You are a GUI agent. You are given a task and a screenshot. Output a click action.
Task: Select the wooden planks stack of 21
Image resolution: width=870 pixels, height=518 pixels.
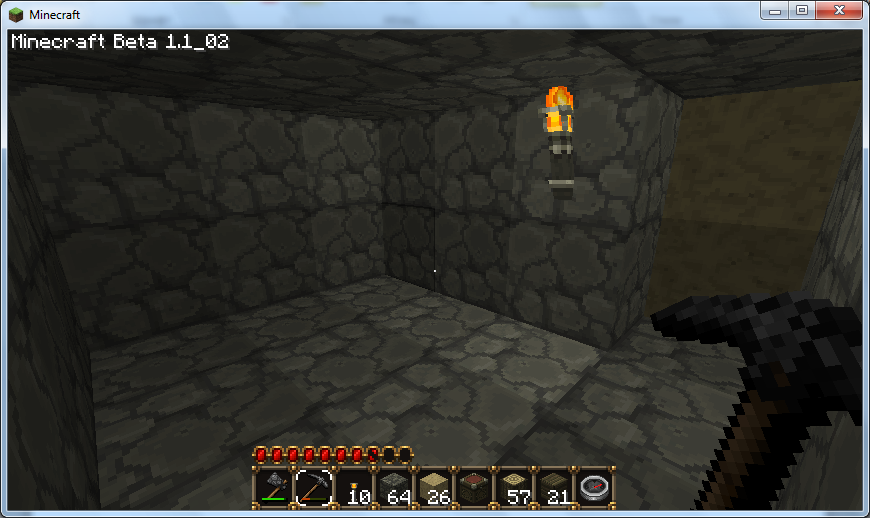click(x=553, y=487)
